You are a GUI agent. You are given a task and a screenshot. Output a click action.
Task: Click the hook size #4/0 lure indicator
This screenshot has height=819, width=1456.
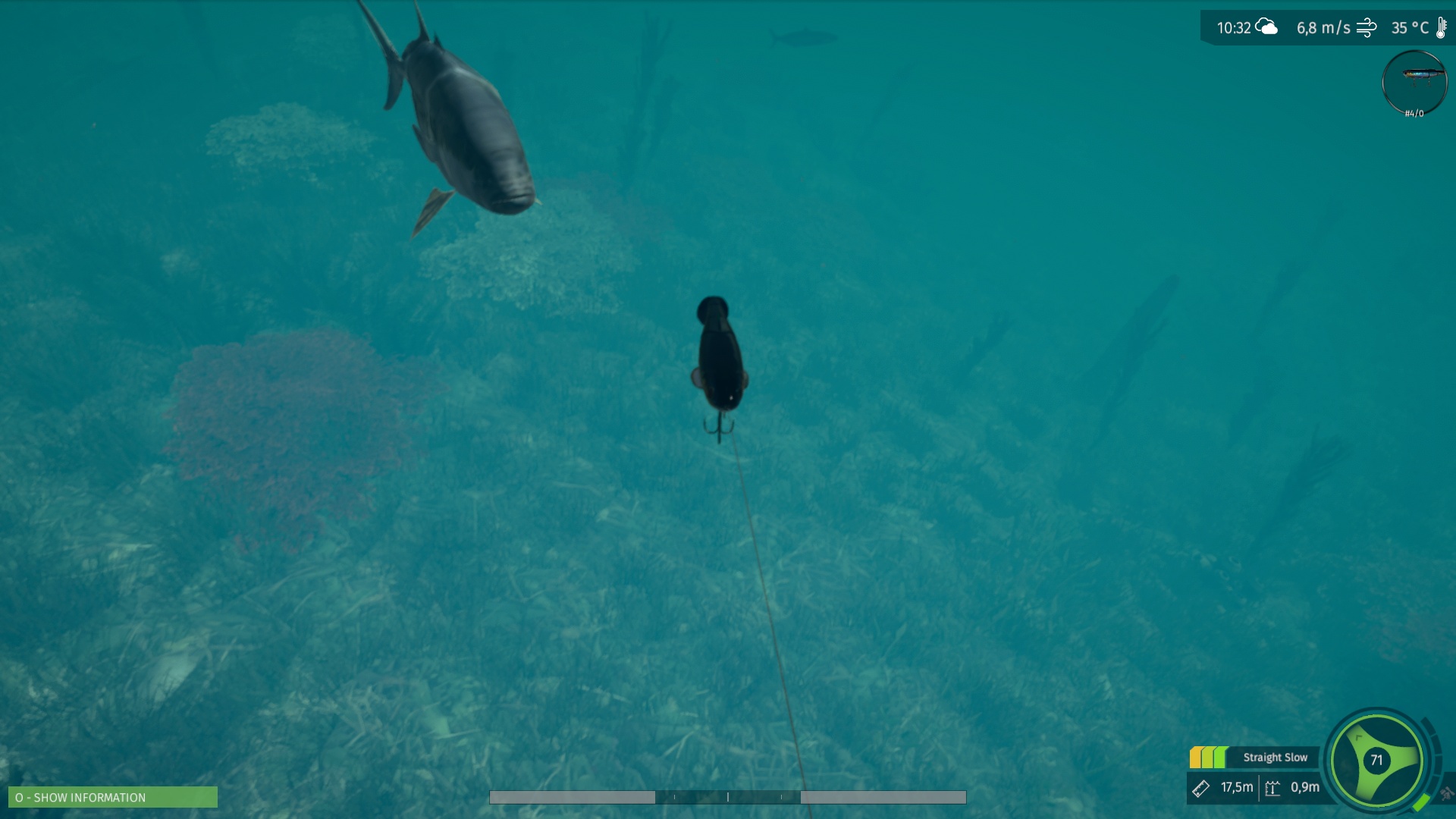click(x=1415, y=113)
